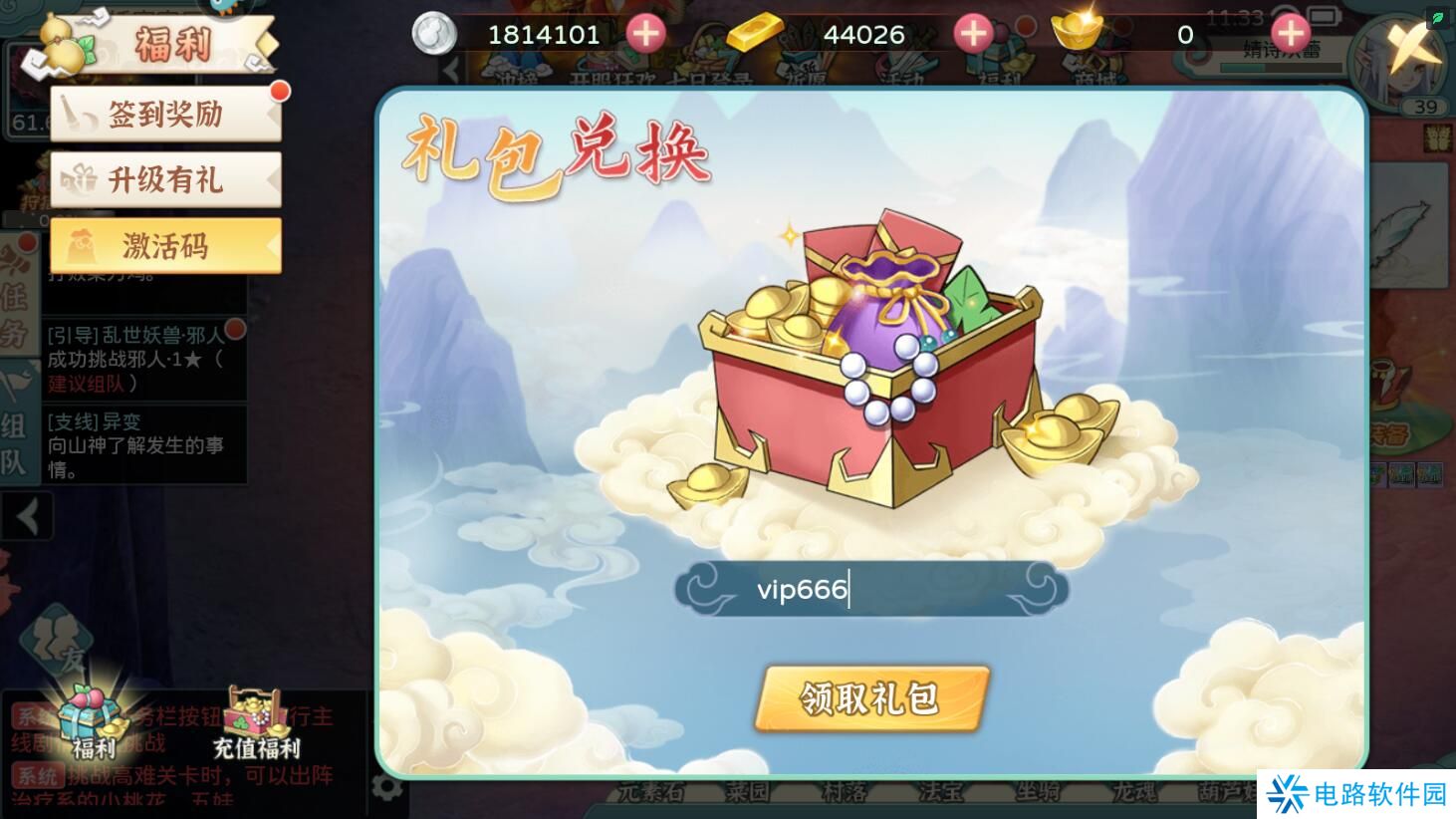Select the 激活码 activation code tab
Screen dimensions: 1456x819
[x=165, y=245]
